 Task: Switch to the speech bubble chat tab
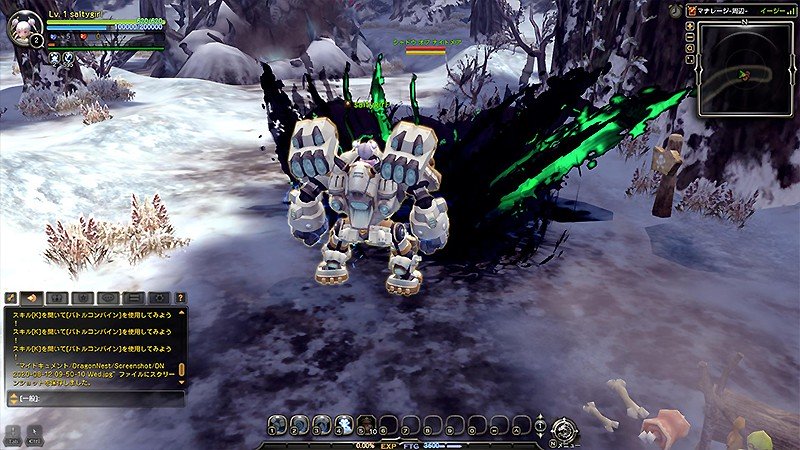point(107,298)
